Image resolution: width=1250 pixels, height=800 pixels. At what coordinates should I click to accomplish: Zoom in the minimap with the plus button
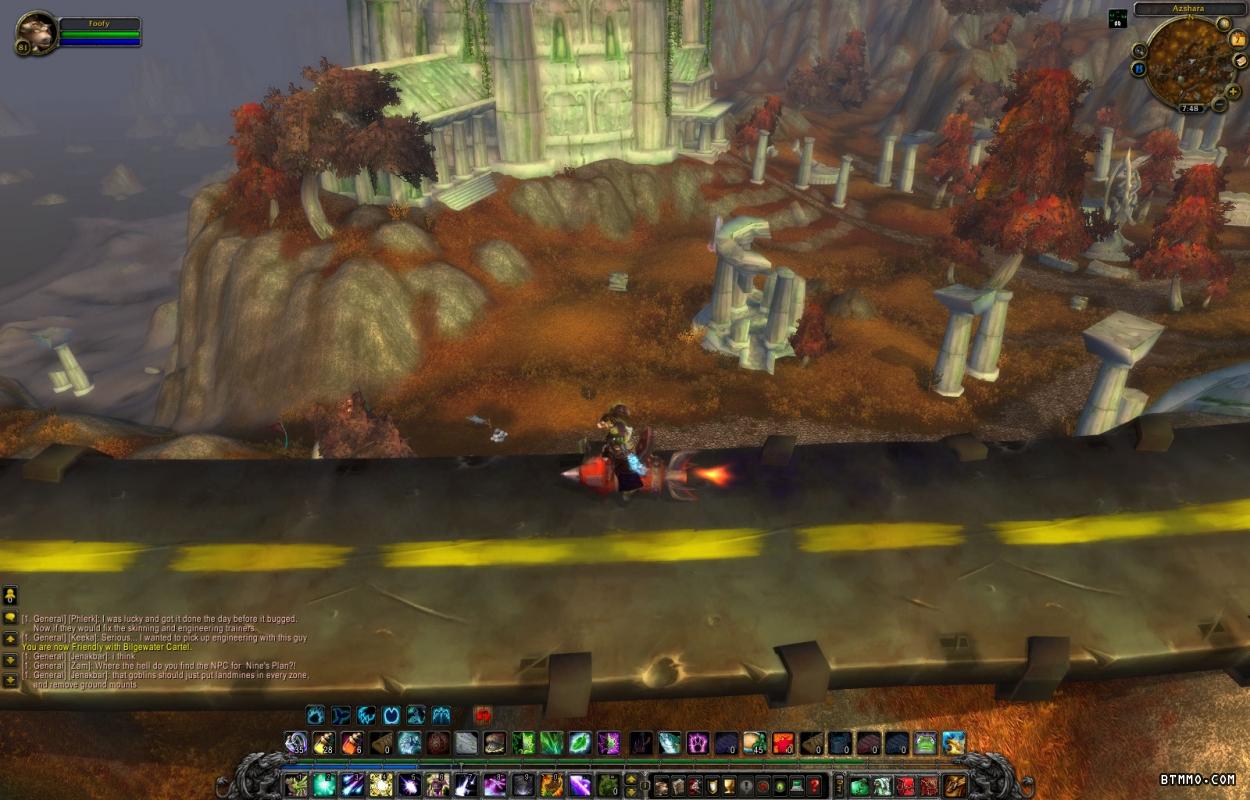pyautogui.click(x=1231, y=91)
